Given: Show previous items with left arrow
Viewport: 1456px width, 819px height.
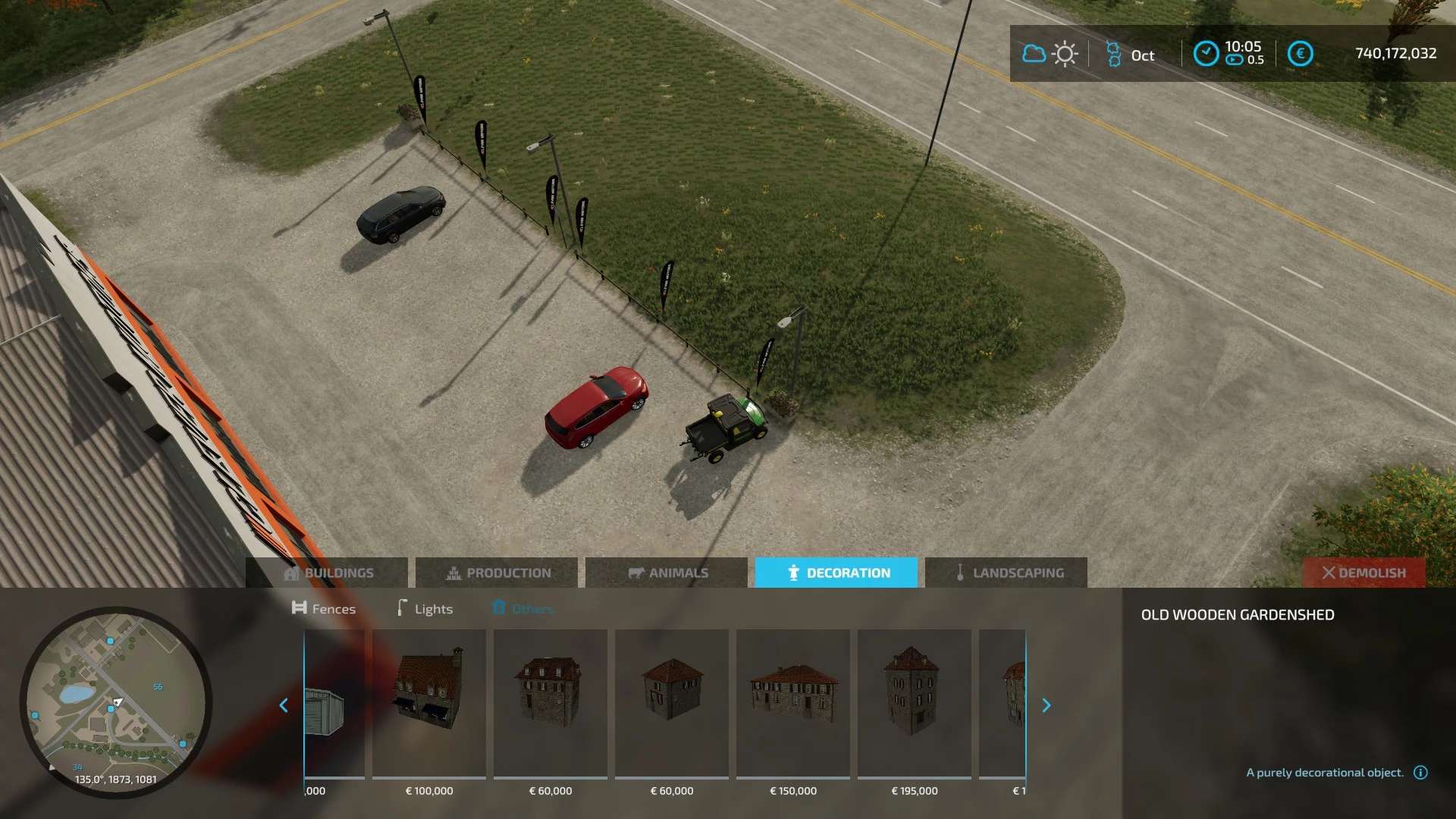Looking at the screenshot, I should coord(284,705).
